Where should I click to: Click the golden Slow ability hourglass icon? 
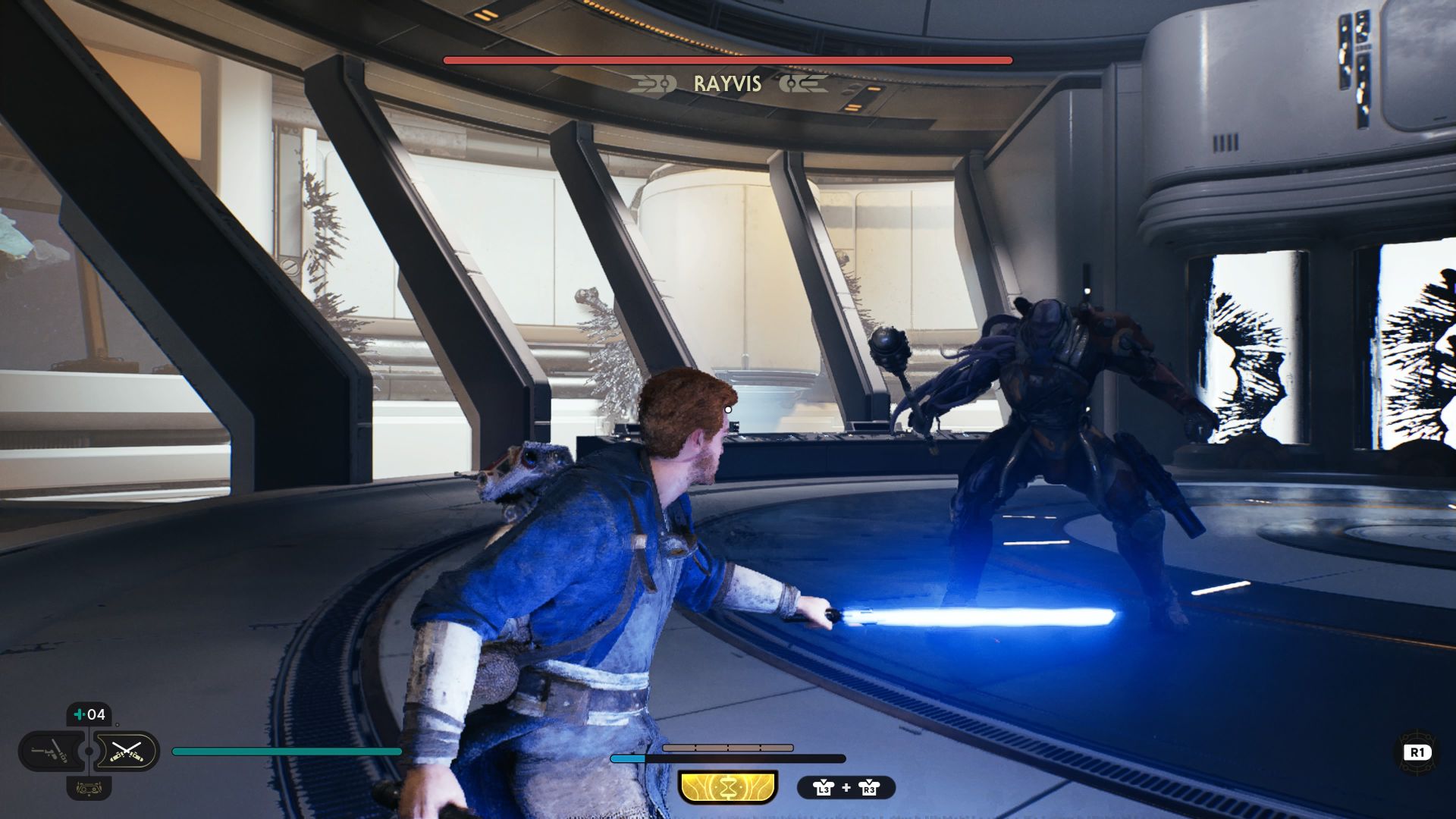coord(727,787)
